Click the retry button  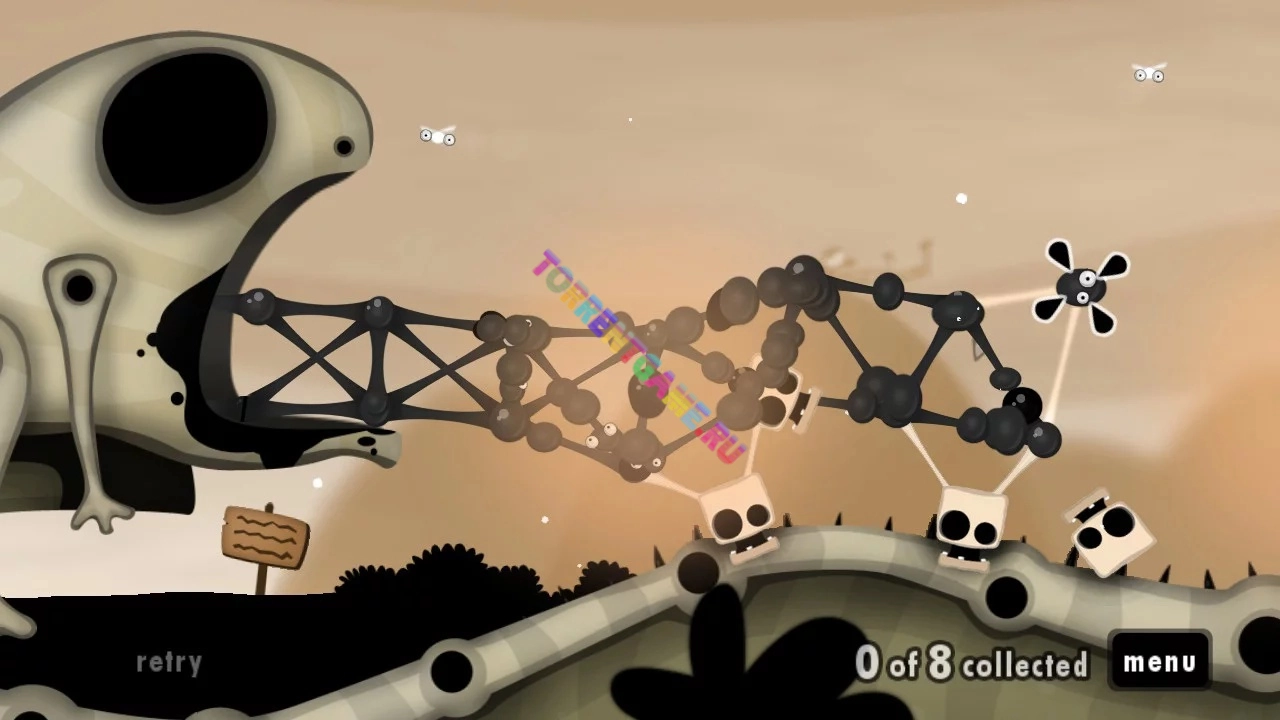(x=169, y=662)
